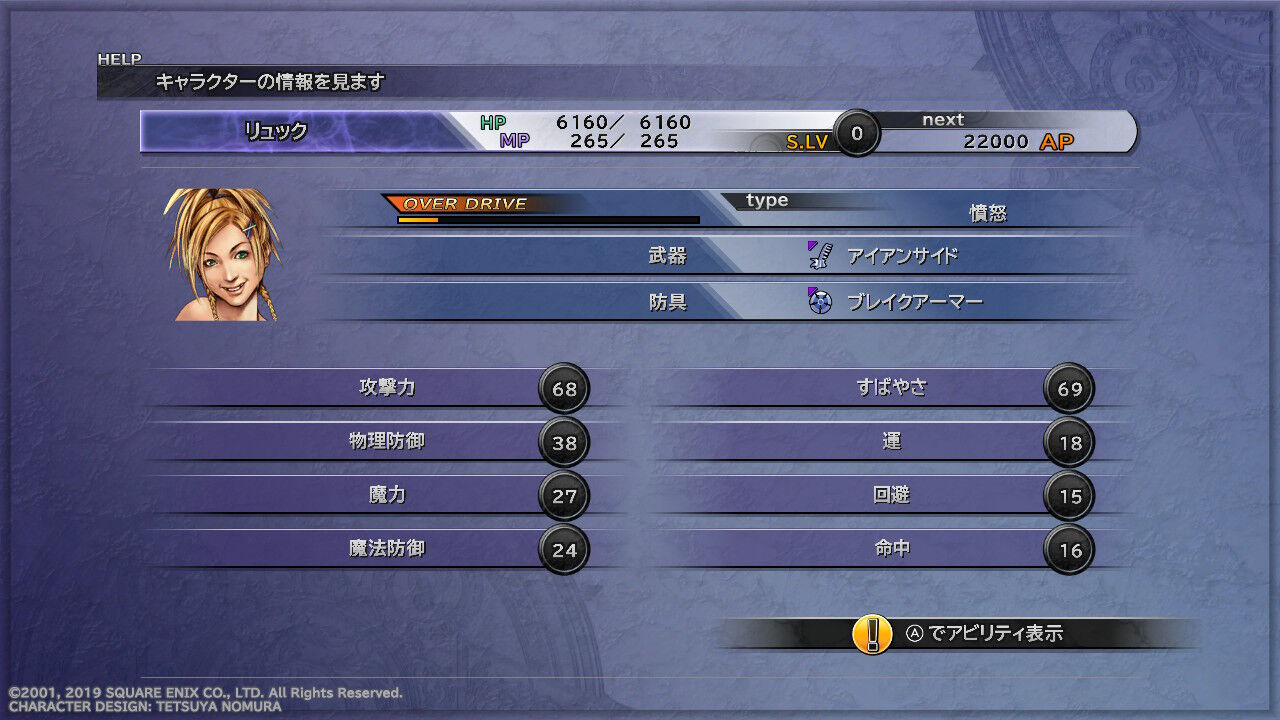This screenshot has height=720, width=1280.
Task: Click the 魔法防御 value badge 24
Action: click(x=564, y=548)
